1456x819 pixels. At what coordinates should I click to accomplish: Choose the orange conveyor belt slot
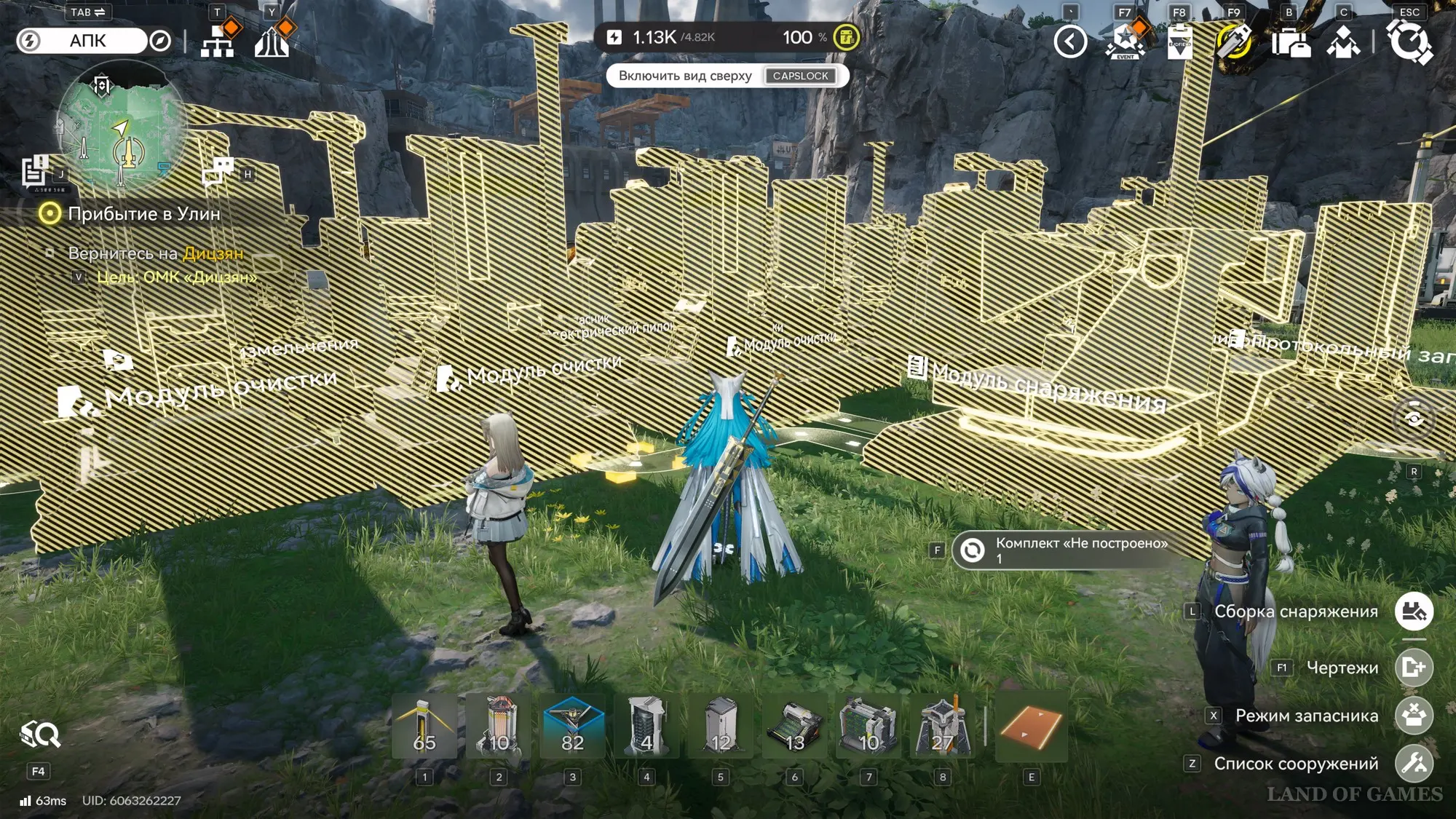[1031, 726]
